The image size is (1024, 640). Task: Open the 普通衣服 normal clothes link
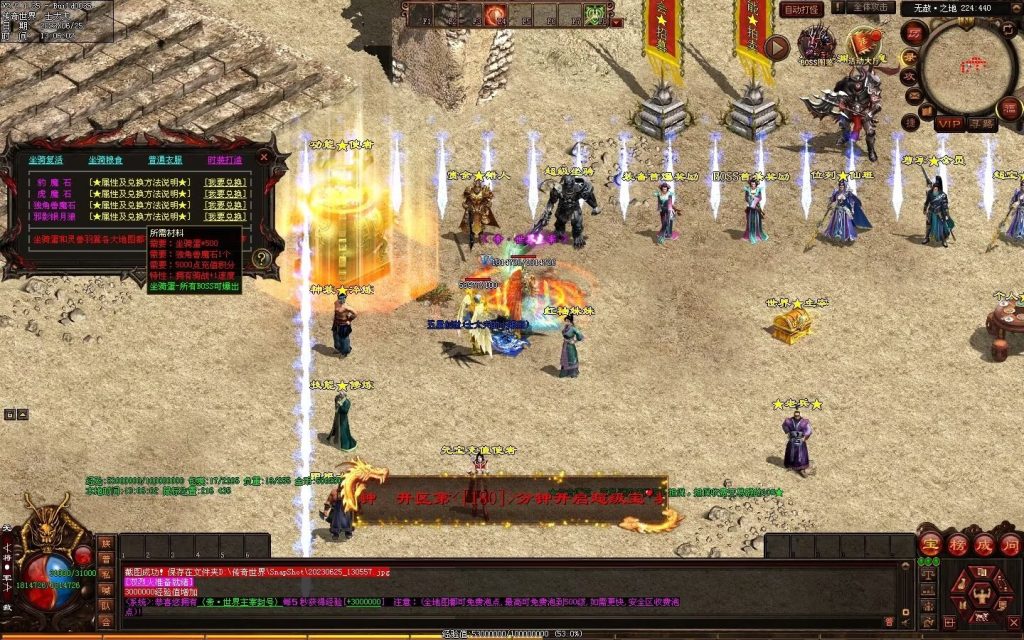coord(165,159)
